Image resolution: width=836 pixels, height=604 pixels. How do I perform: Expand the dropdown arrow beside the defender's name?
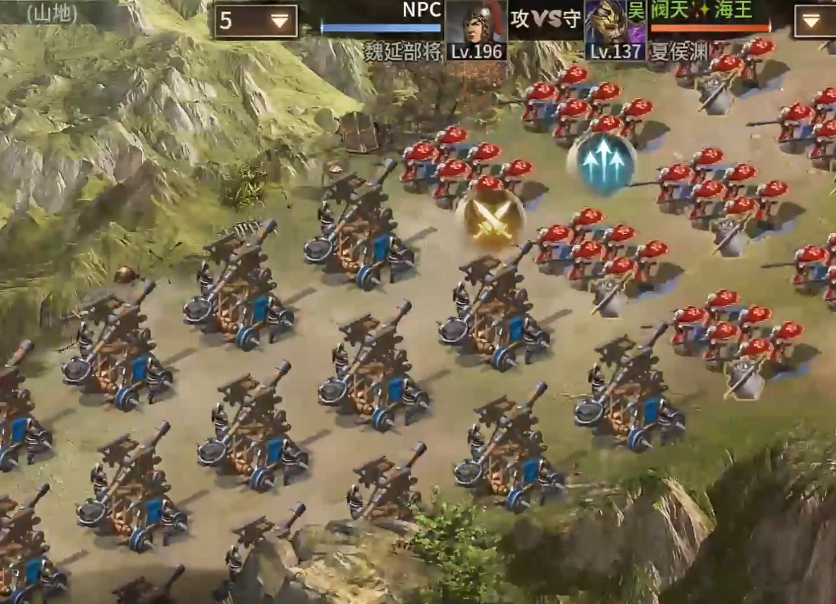tap(815, 21)
